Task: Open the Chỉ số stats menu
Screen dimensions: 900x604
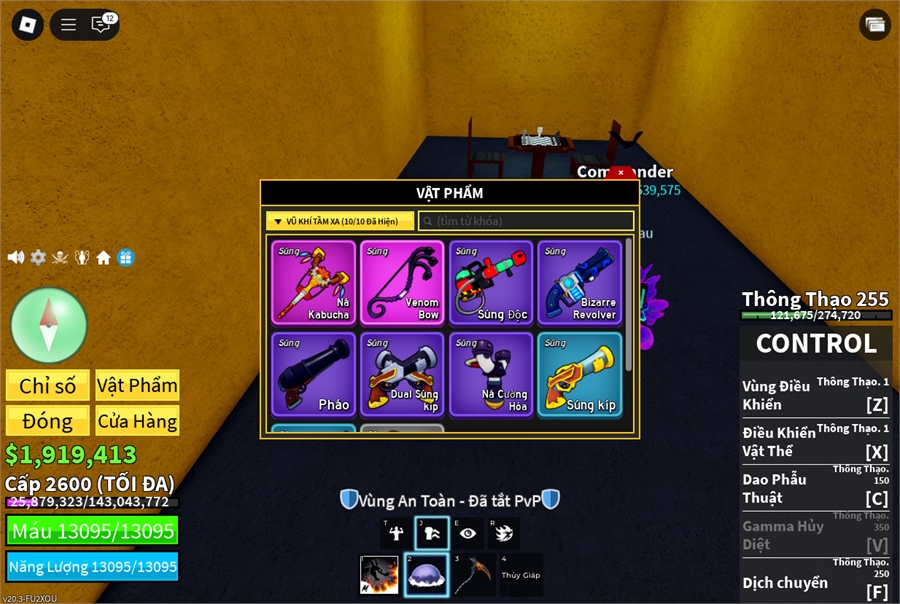Action: (47, 385)
